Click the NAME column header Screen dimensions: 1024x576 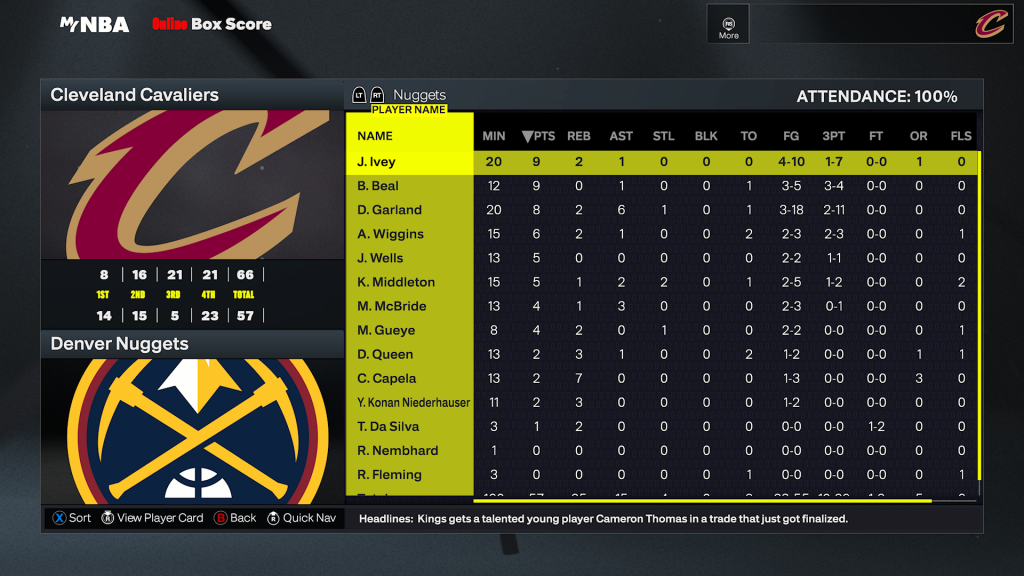click(x=375, y=136)
